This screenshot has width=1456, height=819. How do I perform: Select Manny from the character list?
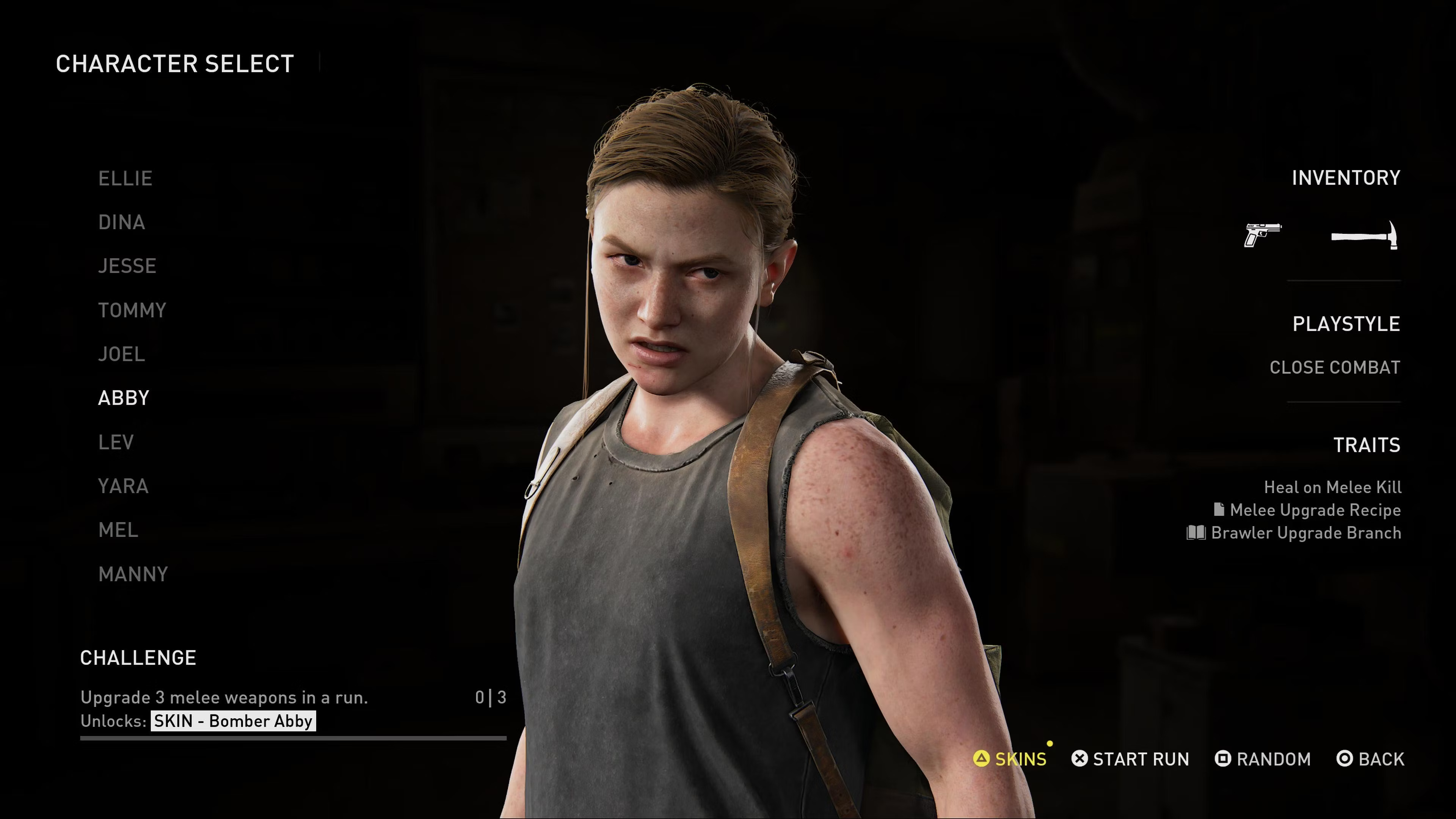coord(133,574)
